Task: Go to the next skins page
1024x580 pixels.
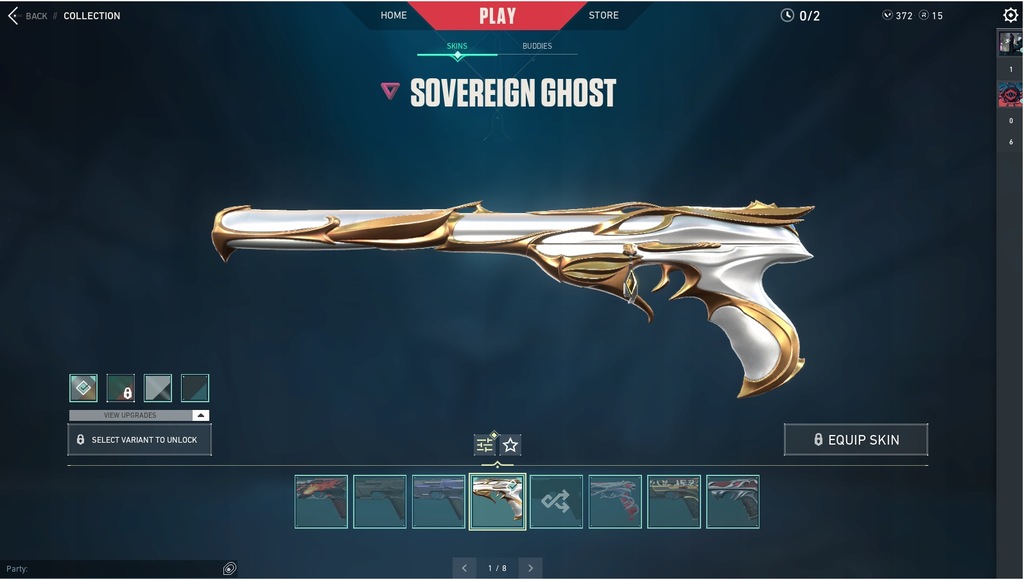Action: pos(530,568)
